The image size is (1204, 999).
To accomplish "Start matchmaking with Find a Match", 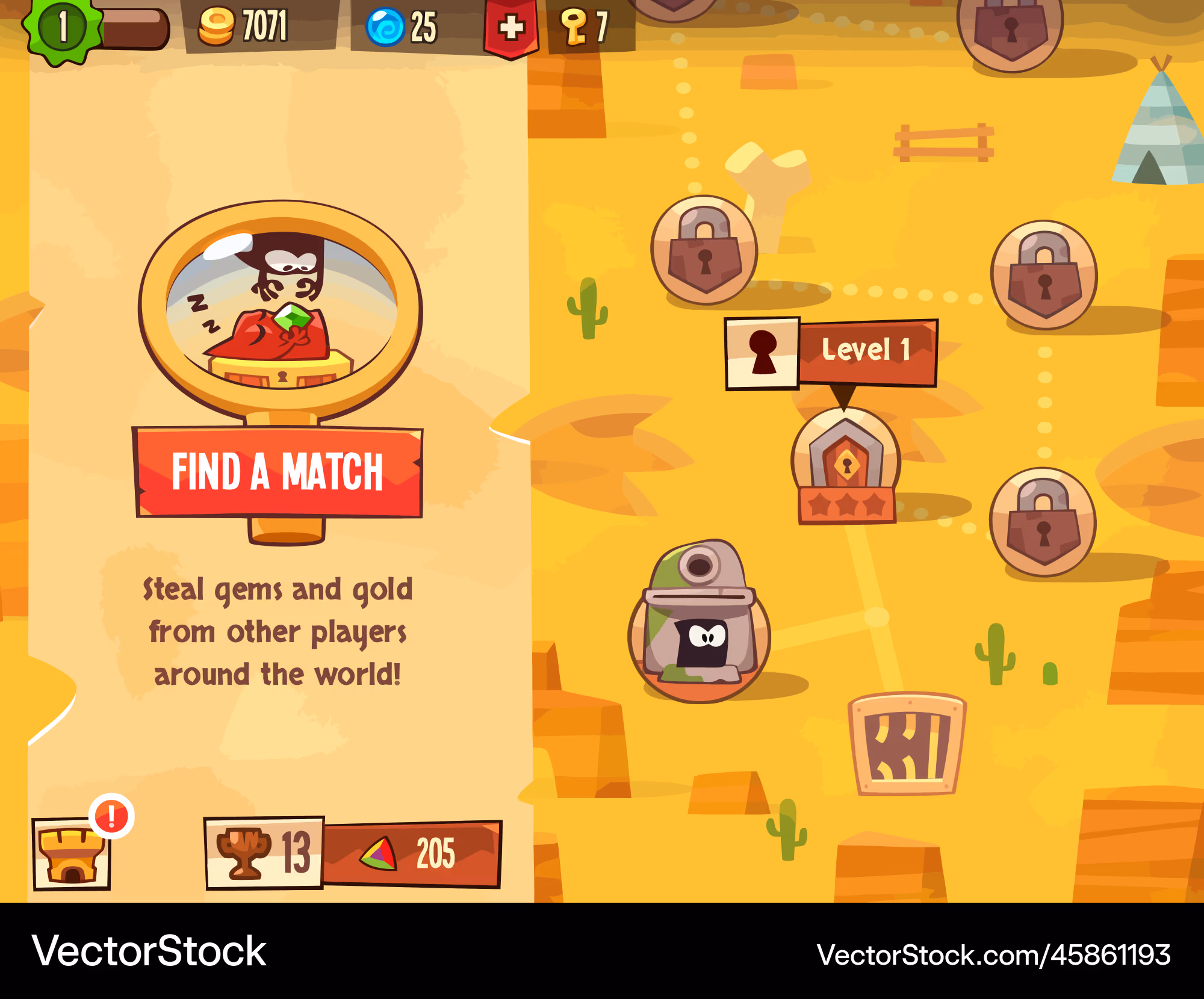I will point(278,472).
